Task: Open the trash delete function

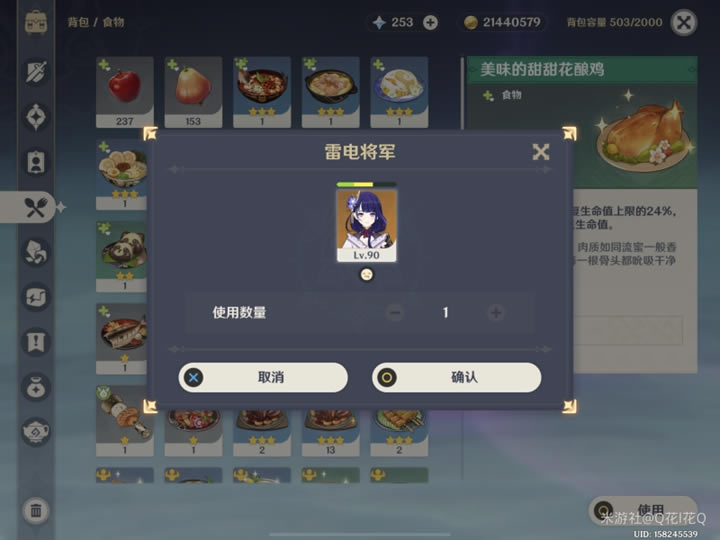Action: click(36, 511)
